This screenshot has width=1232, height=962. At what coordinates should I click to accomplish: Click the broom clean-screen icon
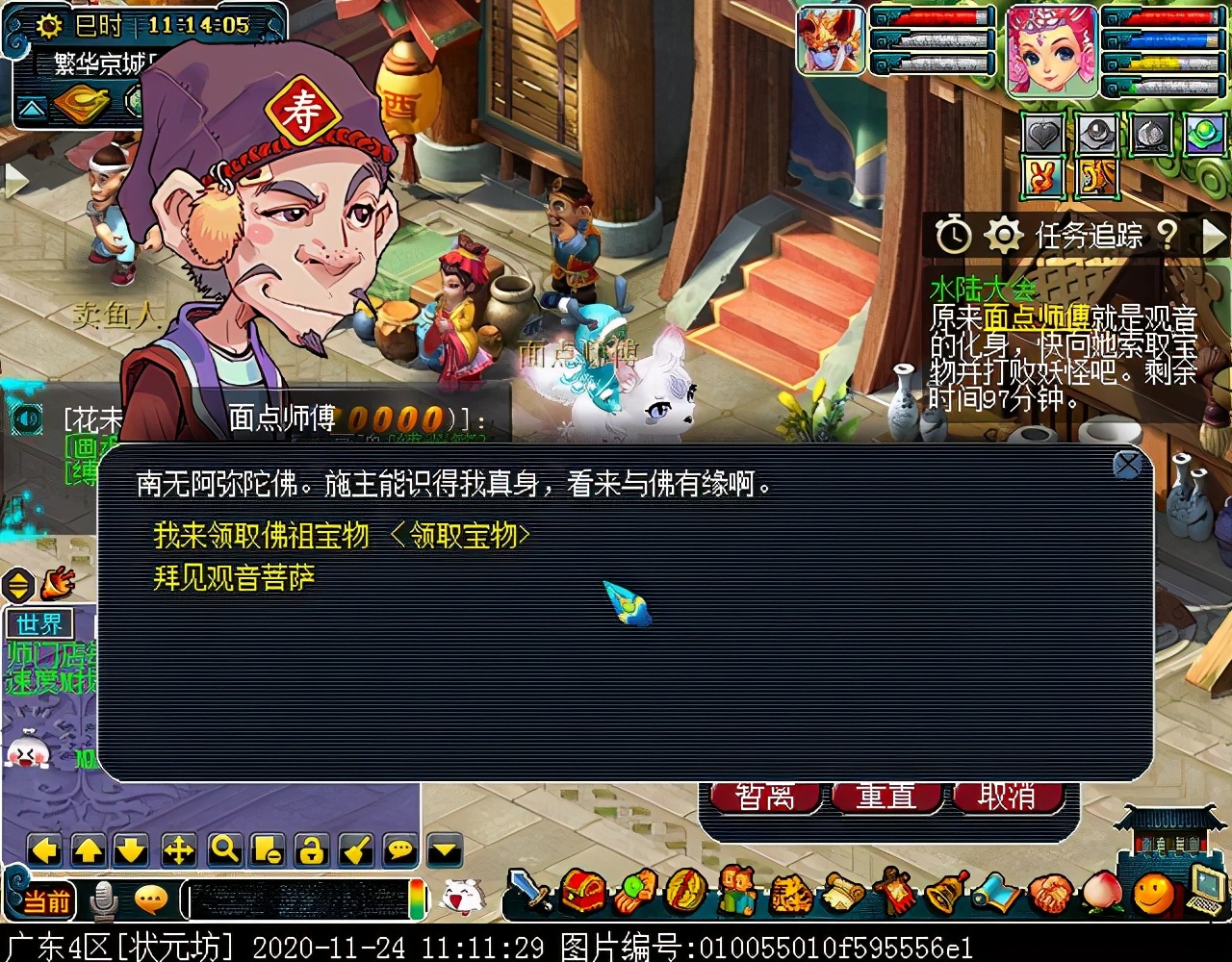(351, 850)
